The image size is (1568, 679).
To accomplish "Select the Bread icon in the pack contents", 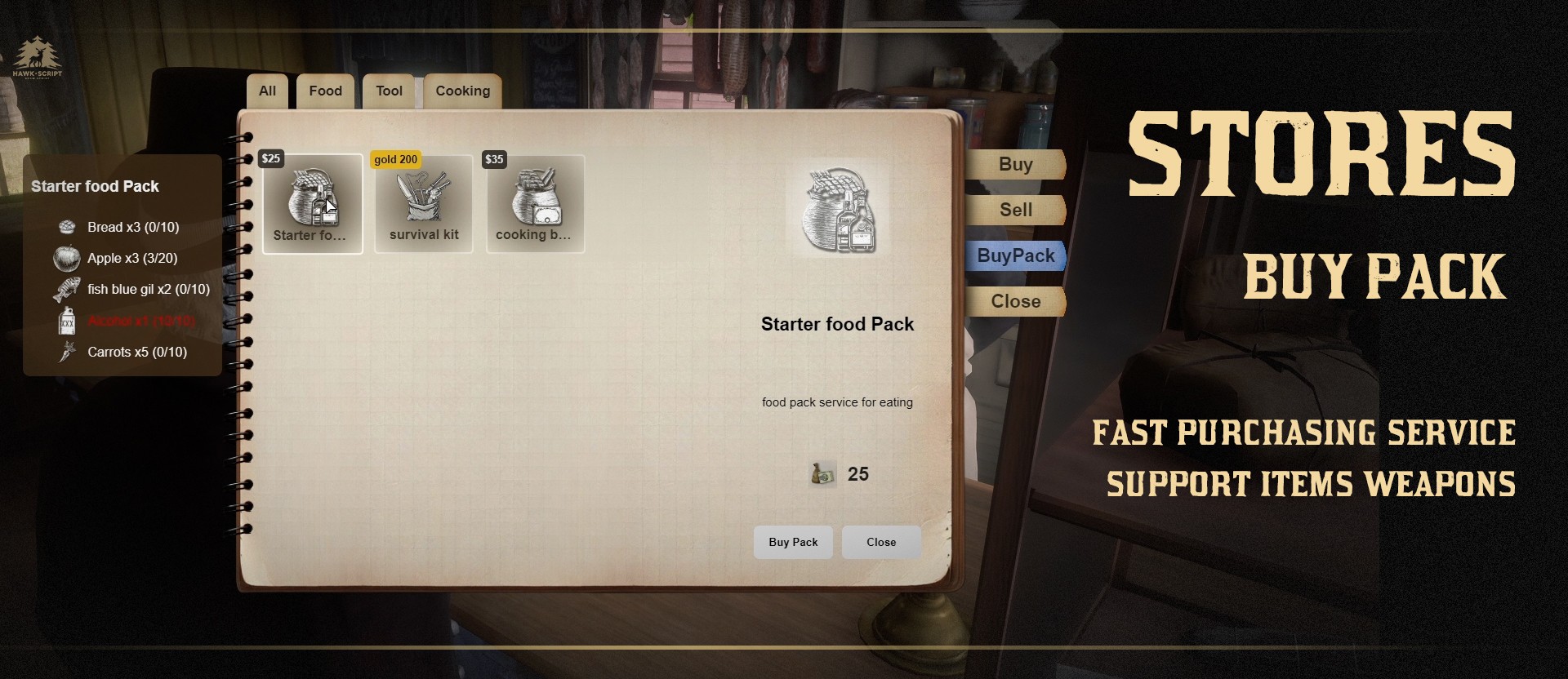I will click(x=68, y=227).
